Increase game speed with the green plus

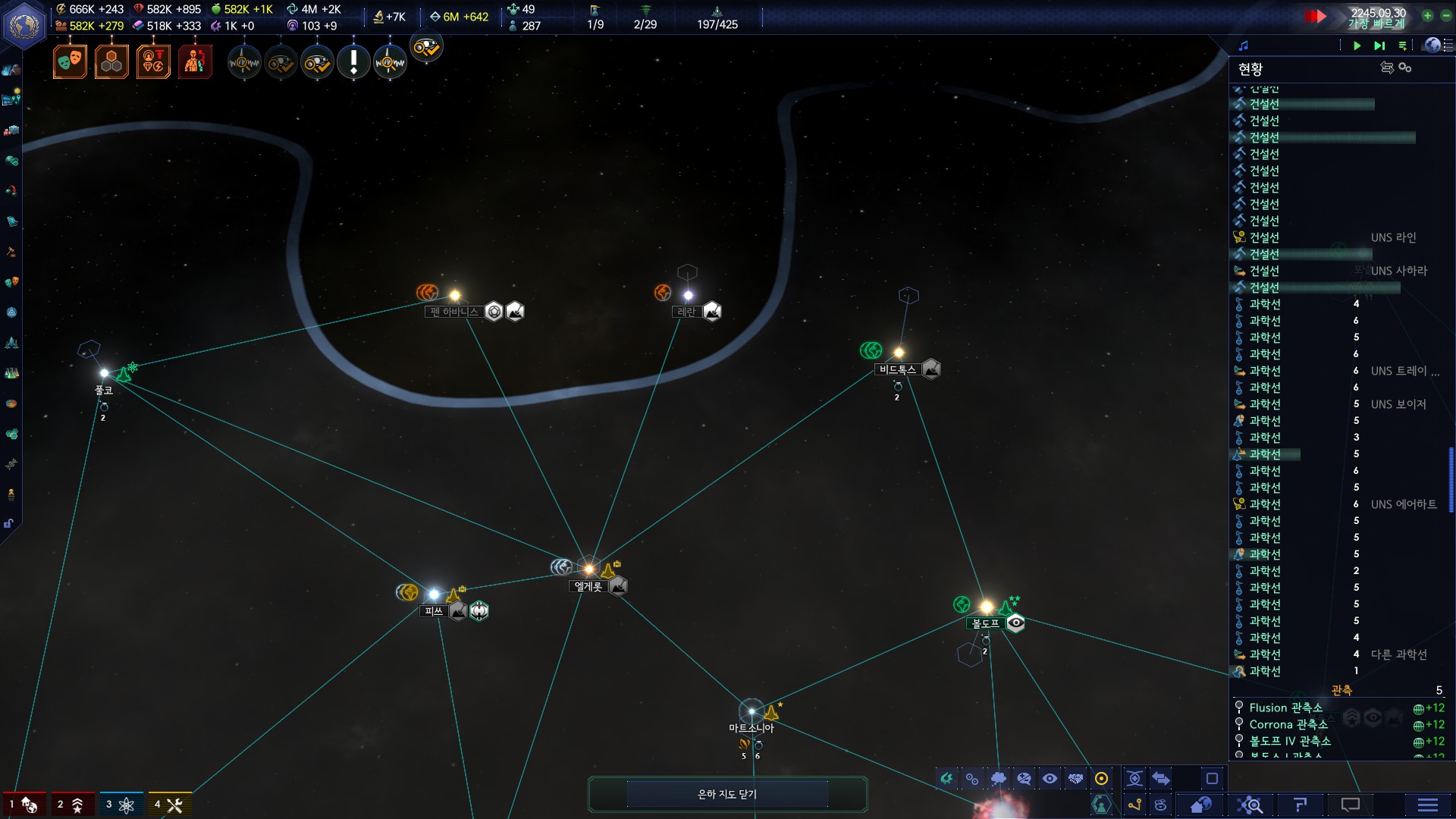[1427, 15]
